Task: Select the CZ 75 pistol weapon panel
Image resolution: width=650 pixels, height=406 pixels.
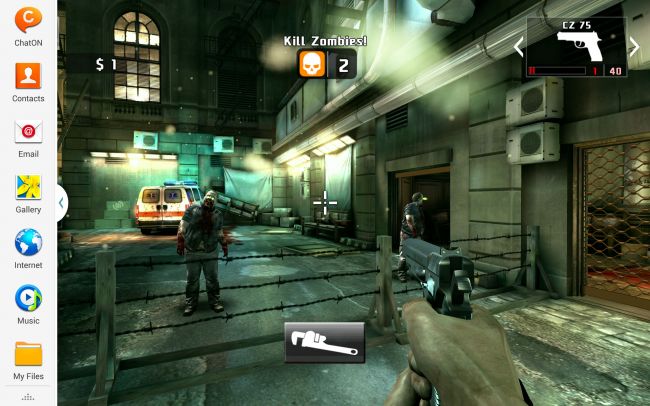Action: tap(576, 47)
